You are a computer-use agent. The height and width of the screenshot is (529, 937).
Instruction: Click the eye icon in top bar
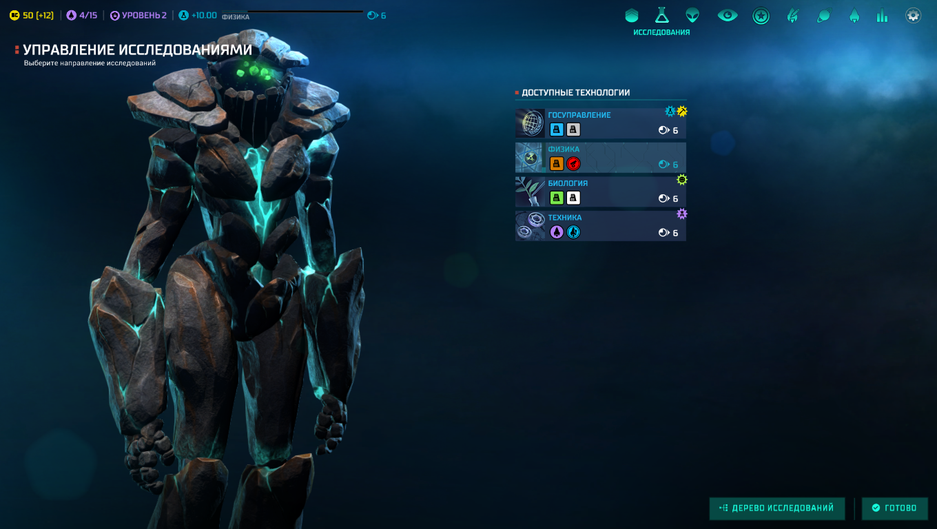pyautogui.click(x=727, y=16)
